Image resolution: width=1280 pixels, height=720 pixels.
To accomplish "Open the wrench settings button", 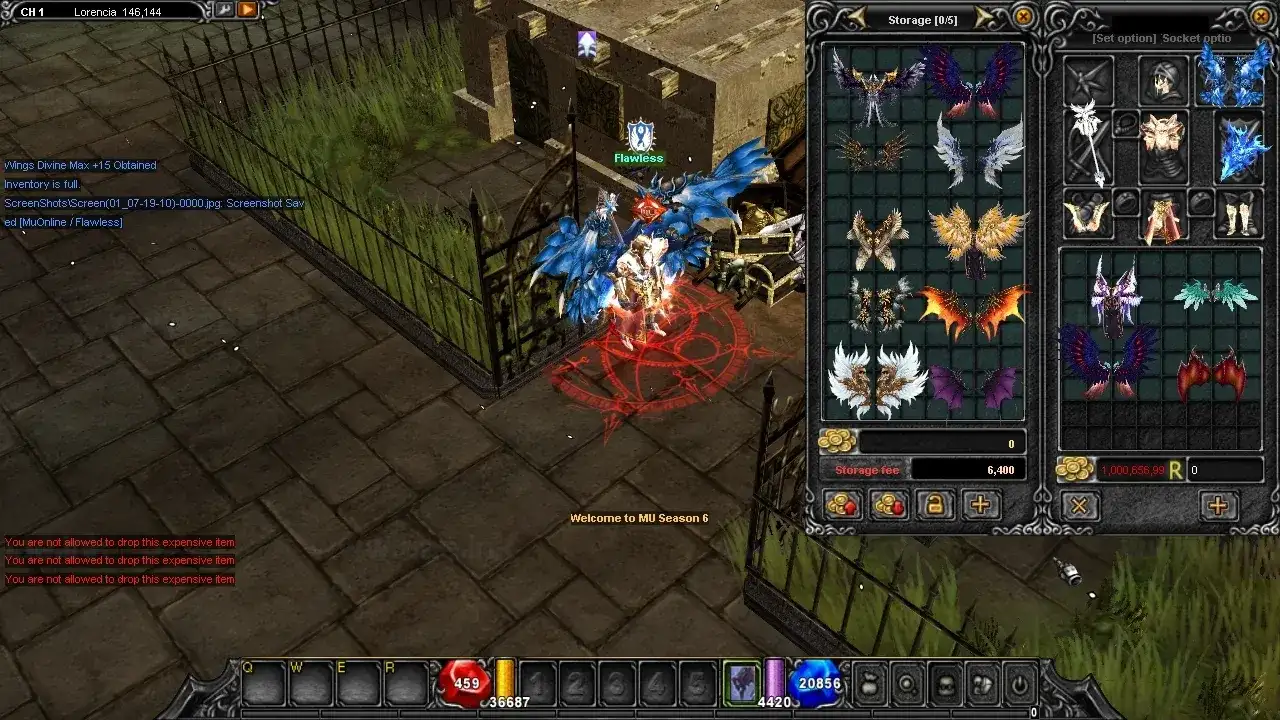I will [223, 10].
